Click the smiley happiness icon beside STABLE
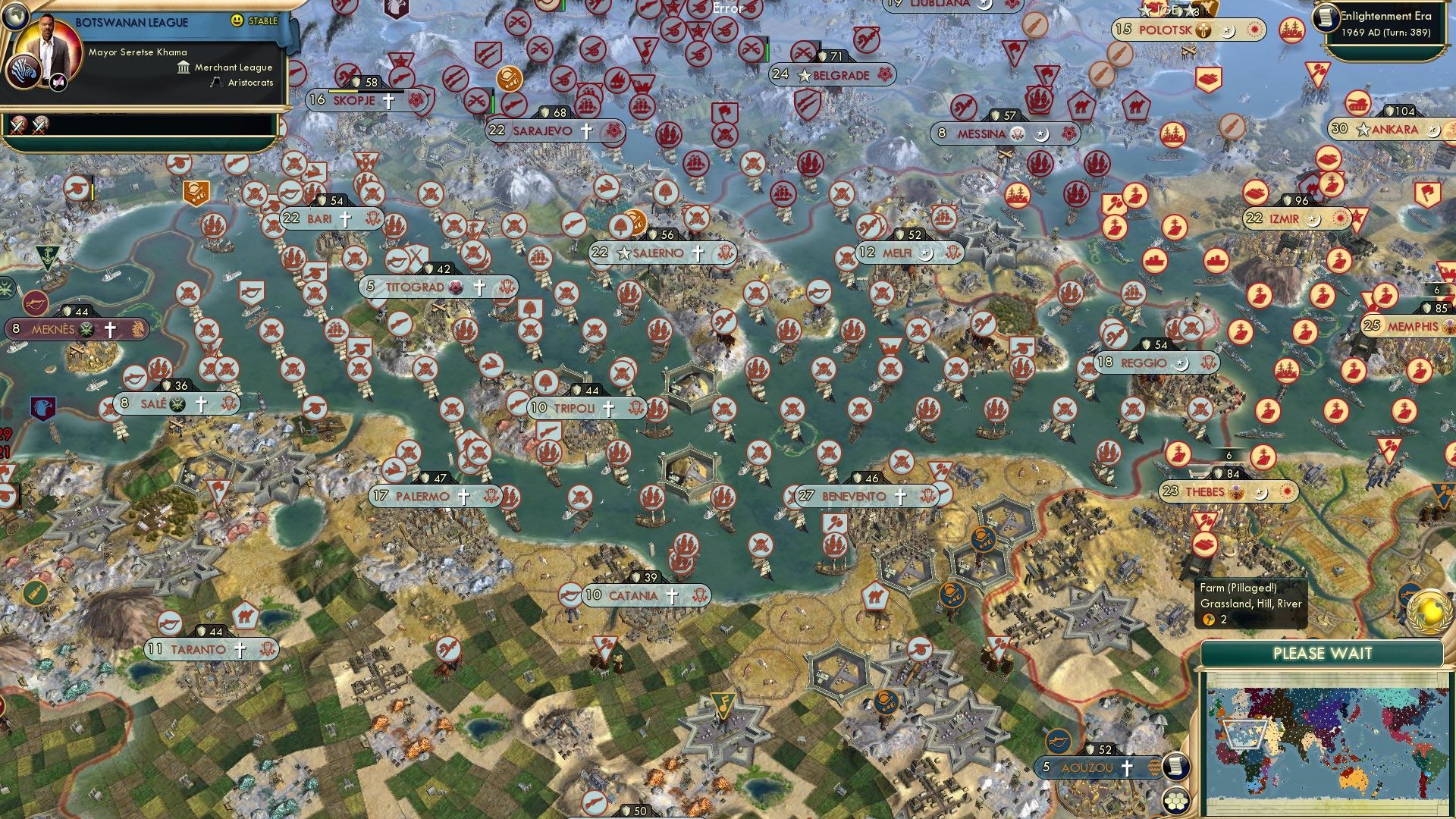 237,20
